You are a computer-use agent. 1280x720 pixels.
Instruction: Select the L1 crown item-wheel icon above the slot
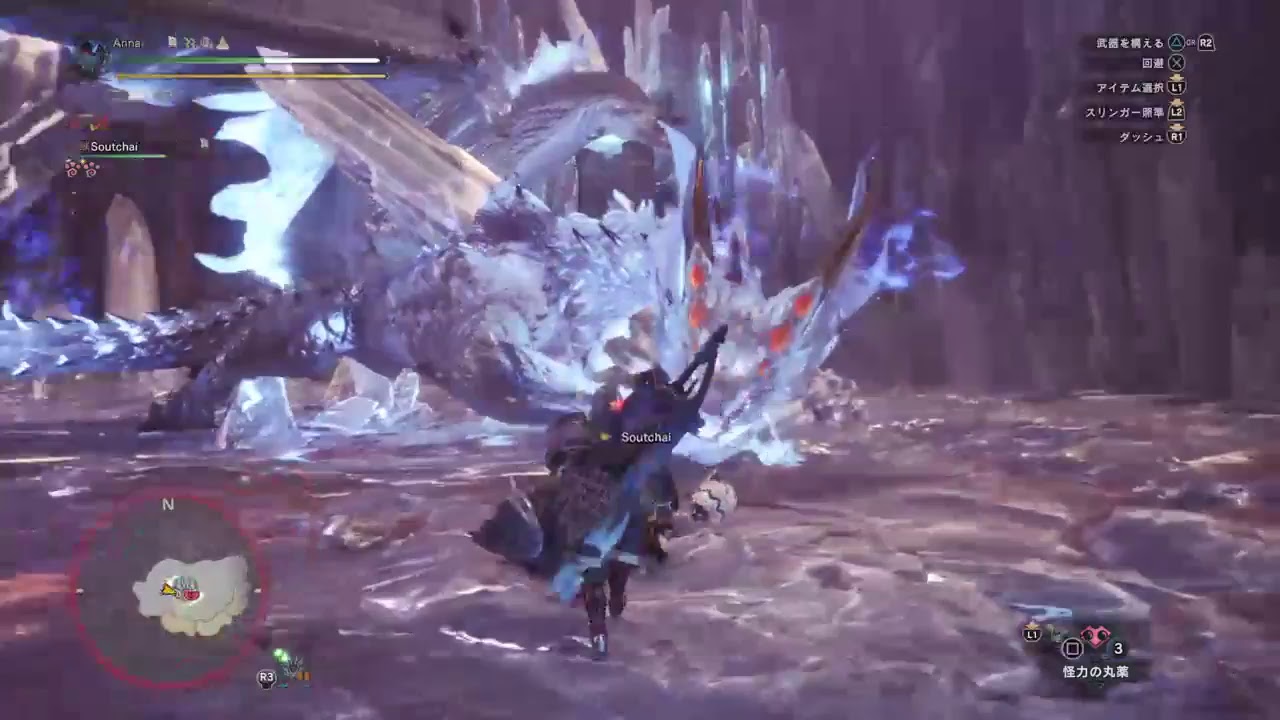point(1031,625)
